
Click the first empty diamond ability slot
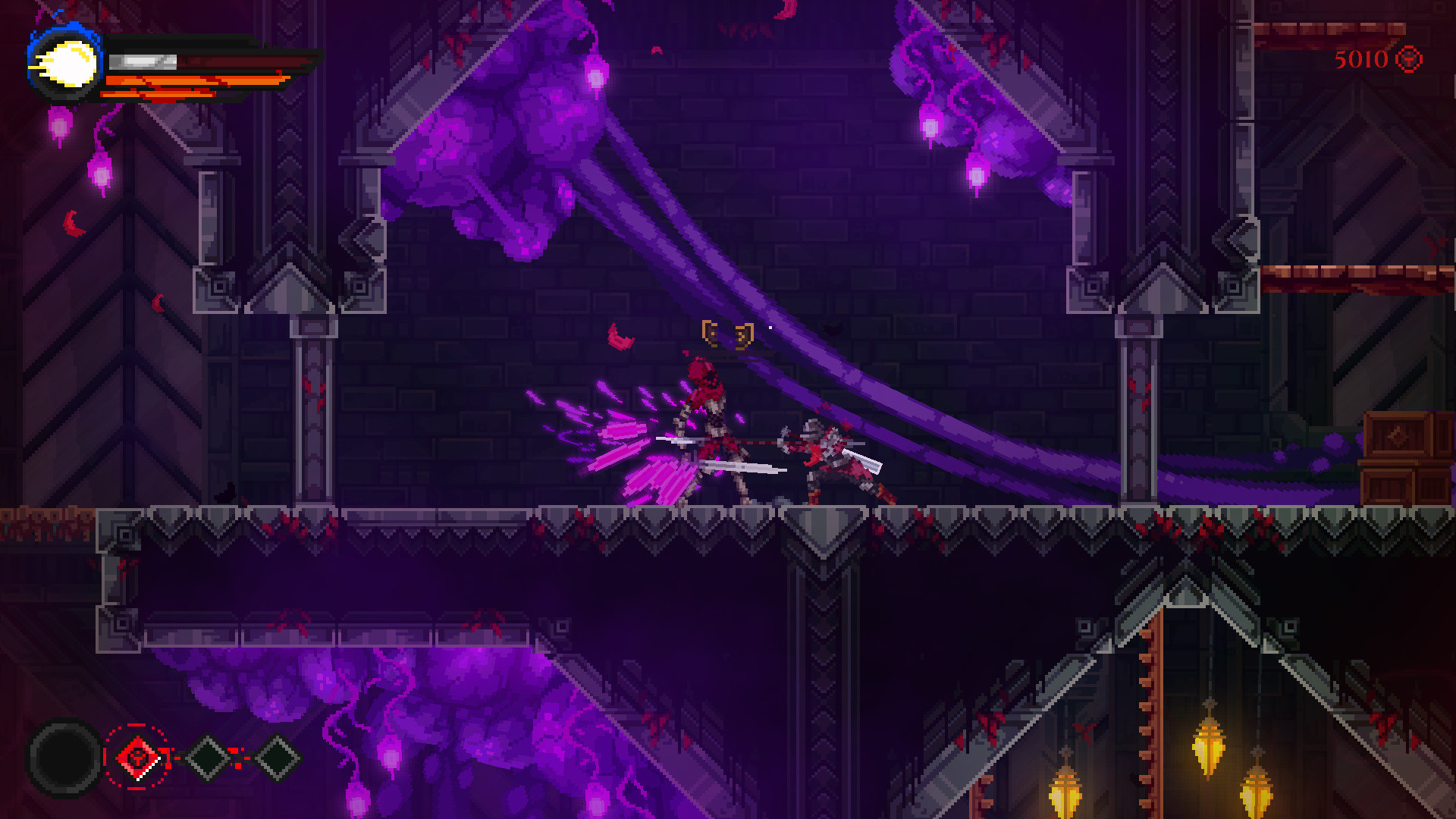click(x=206, y=758)
